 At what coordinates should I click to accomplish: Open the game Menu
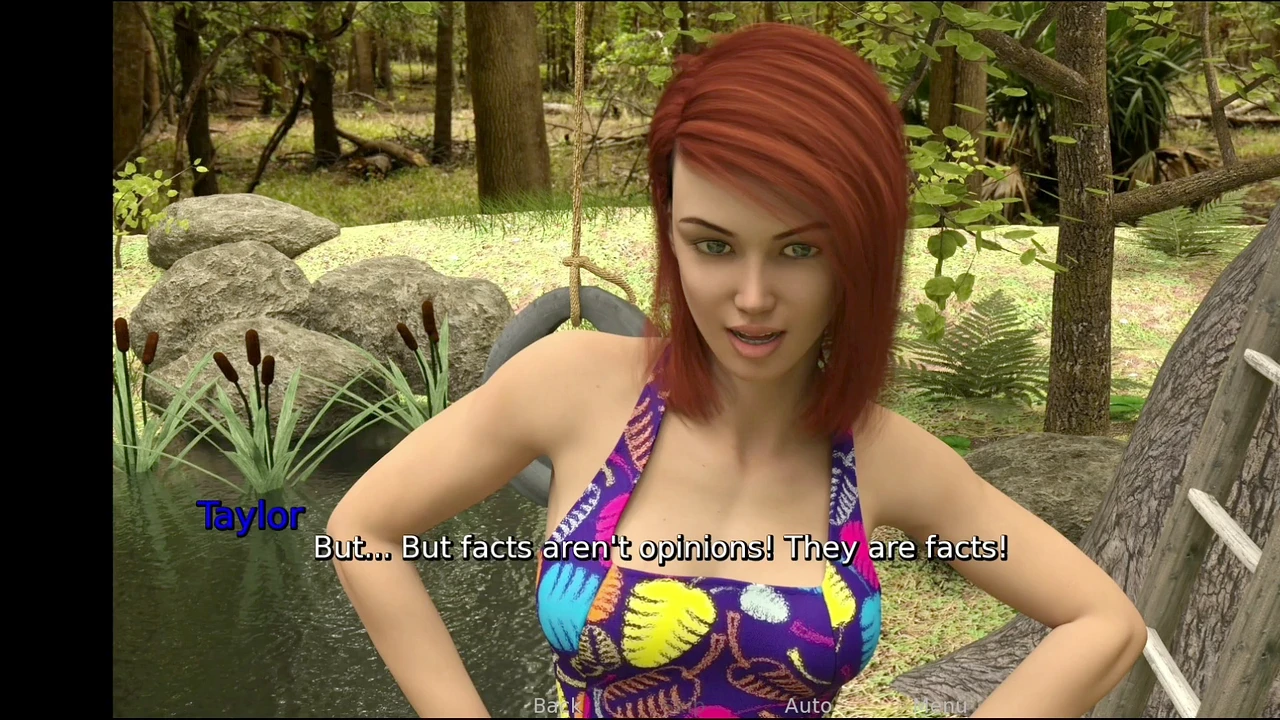(941, 706)
